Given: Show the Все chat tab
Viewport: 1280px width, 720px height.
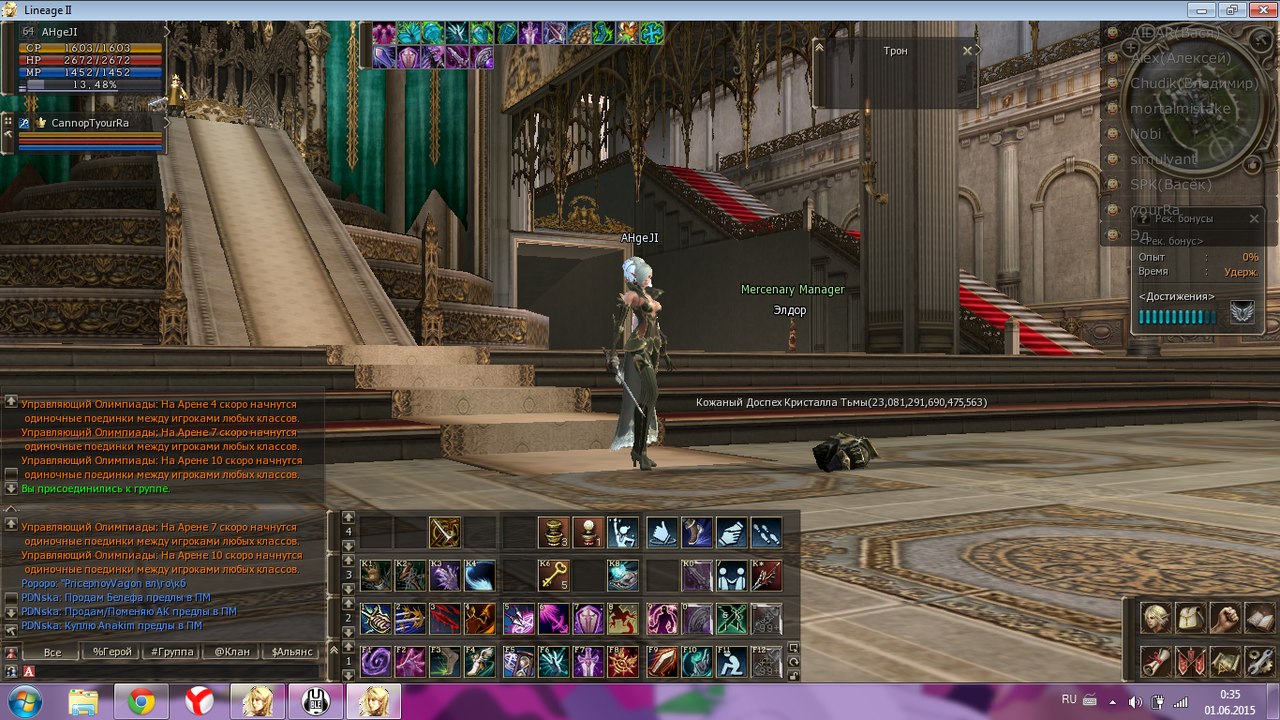Looking at the screenshot, I should click(x=52, y=652).
